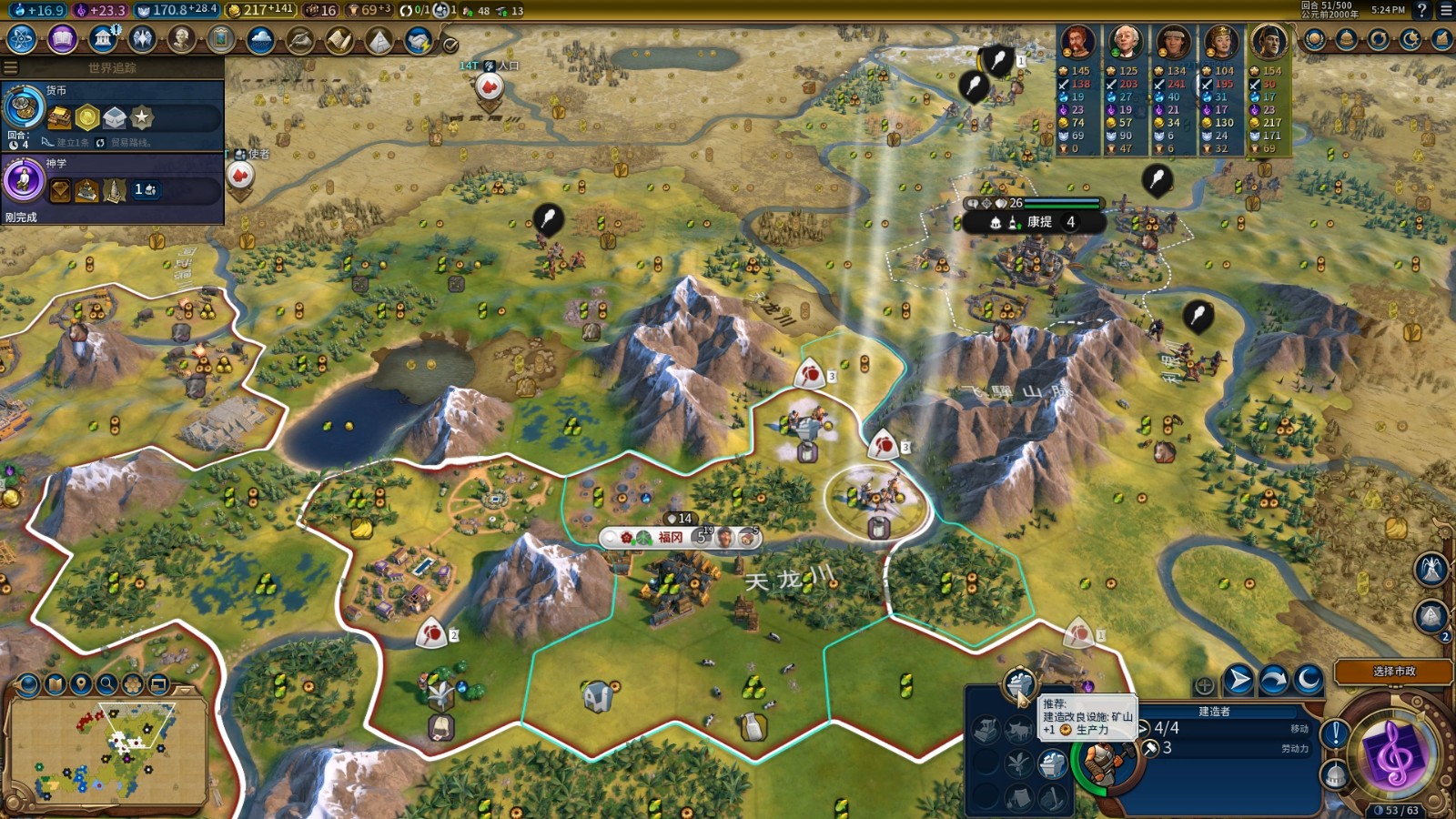Screen dimensions: 1456x819
Task: Click the purple music note end-turn button
Action: pyautogui.click(x=1392, y=755)
